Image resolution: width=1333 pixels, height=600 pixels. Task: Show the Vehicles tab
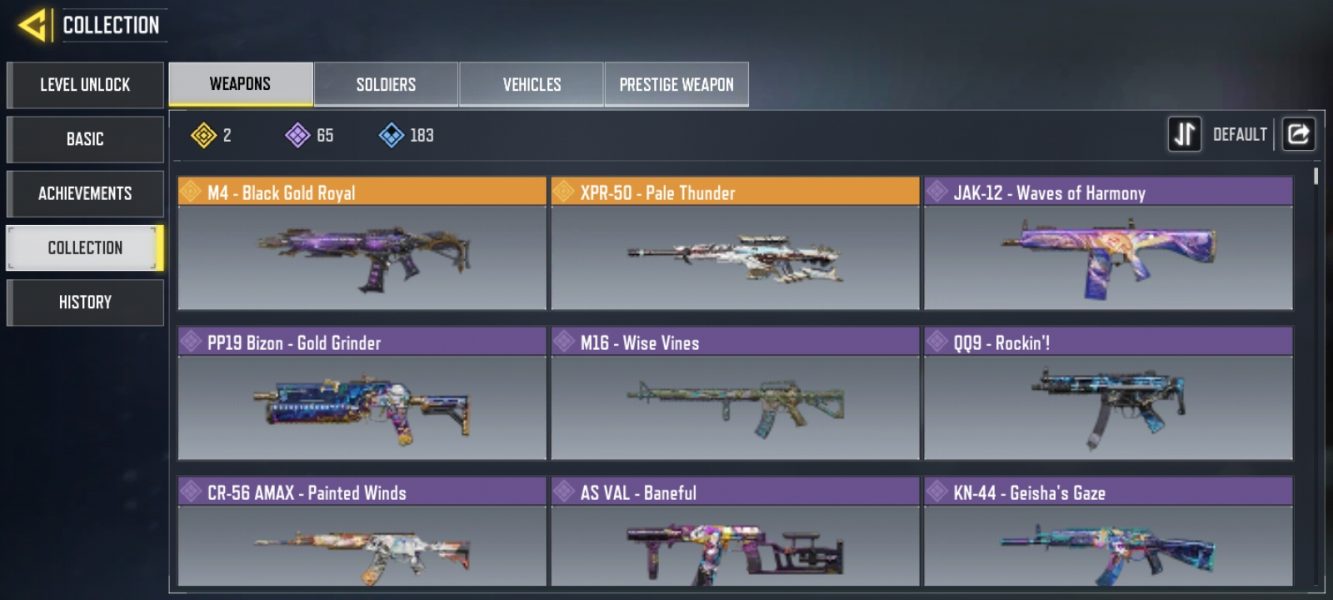pyautogui.click(x=531, y=84)
